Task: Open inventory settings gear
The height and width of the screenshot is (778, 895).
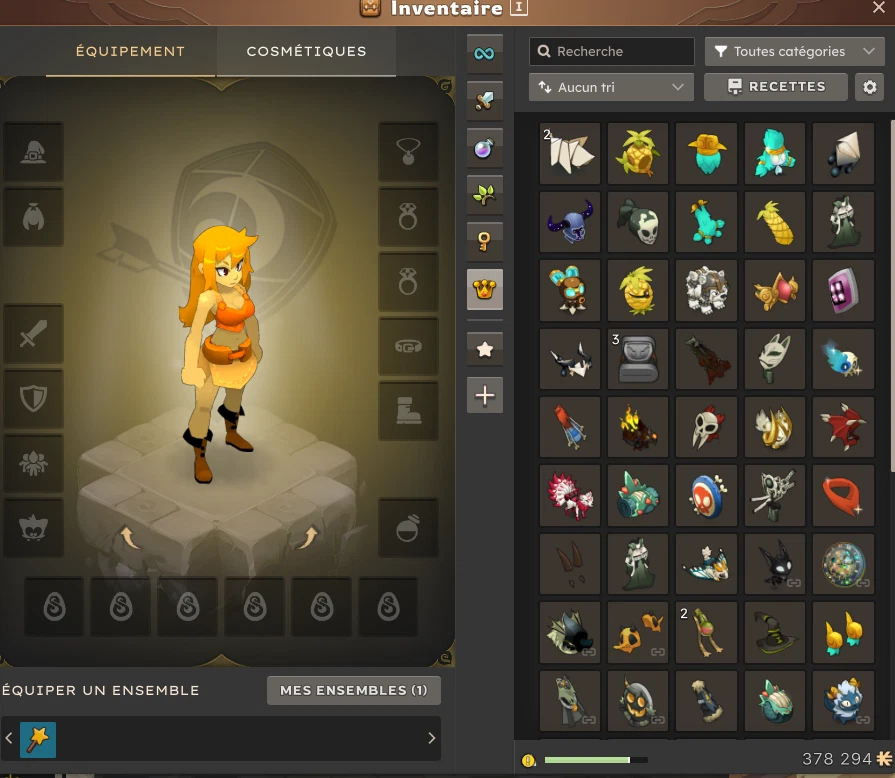Action: tap(870, 87)
